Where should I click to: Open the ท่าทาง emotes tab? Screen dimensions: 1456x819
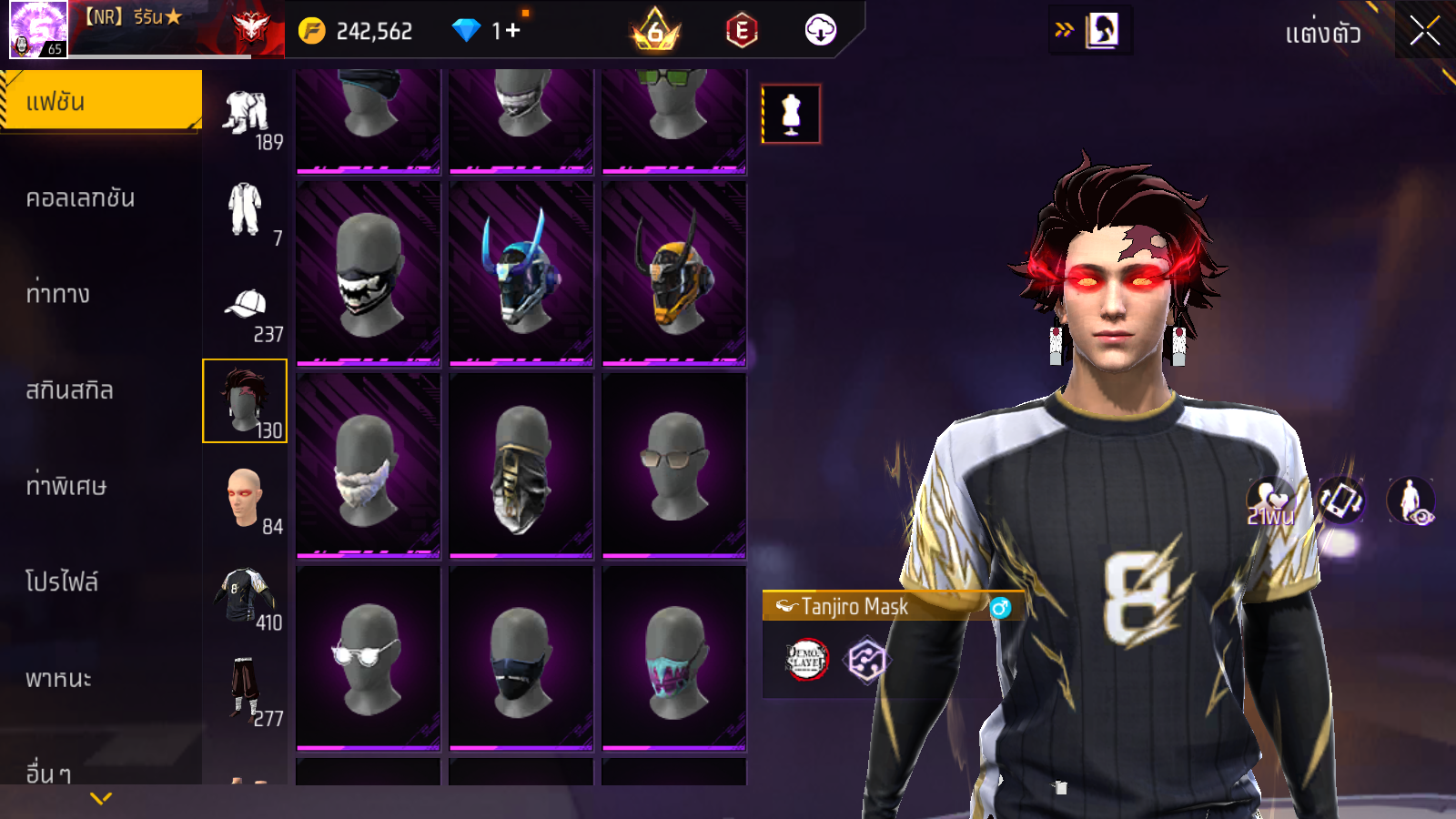tap(58, 294)
